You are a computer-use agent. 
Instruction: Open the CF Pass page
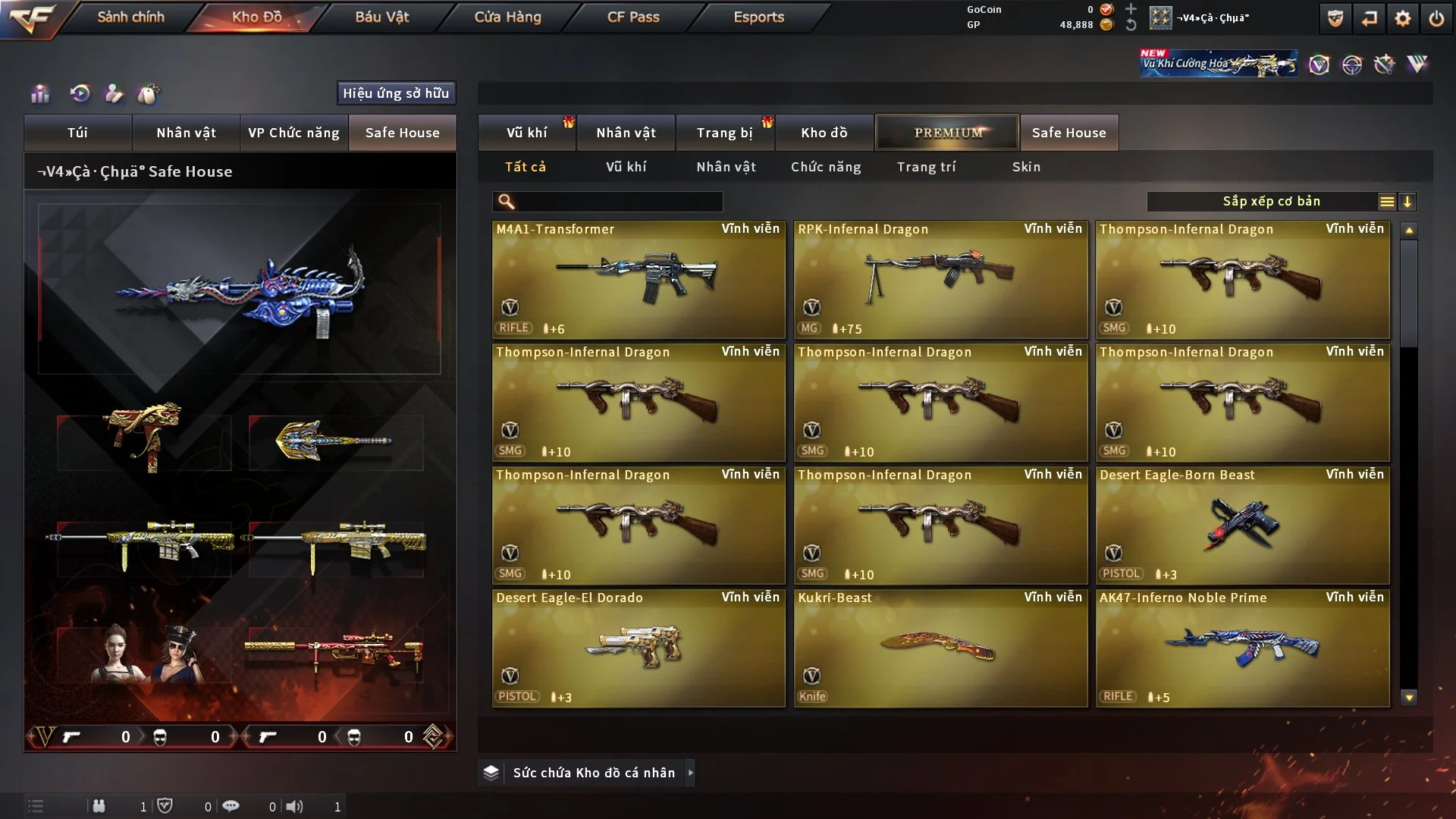click(633, 17)
